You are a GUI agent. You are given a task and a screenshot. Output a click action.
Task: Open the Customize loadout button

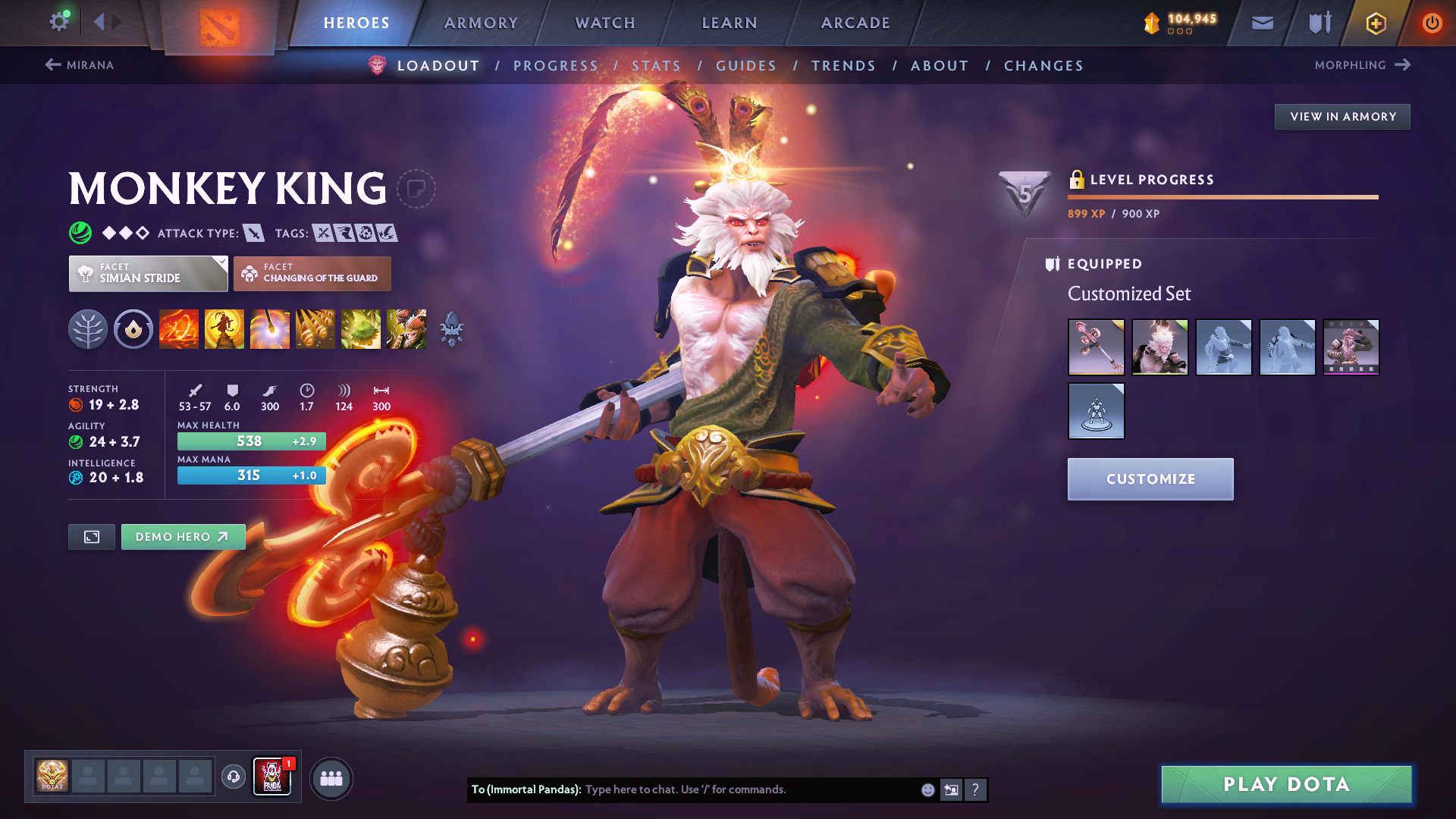1150,479
